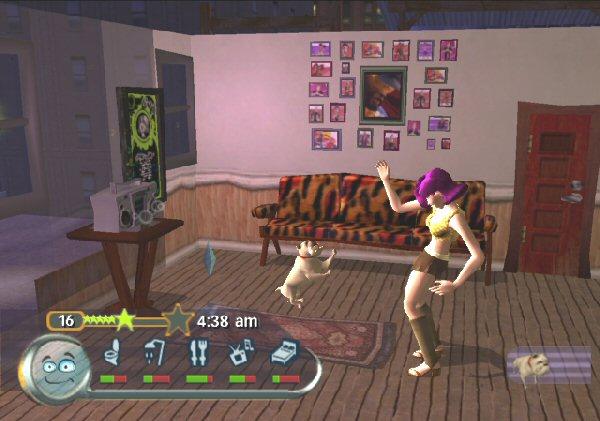Click the dog pet portrait panel
This screenshot has width=600, height=421.
pos(548,365)
